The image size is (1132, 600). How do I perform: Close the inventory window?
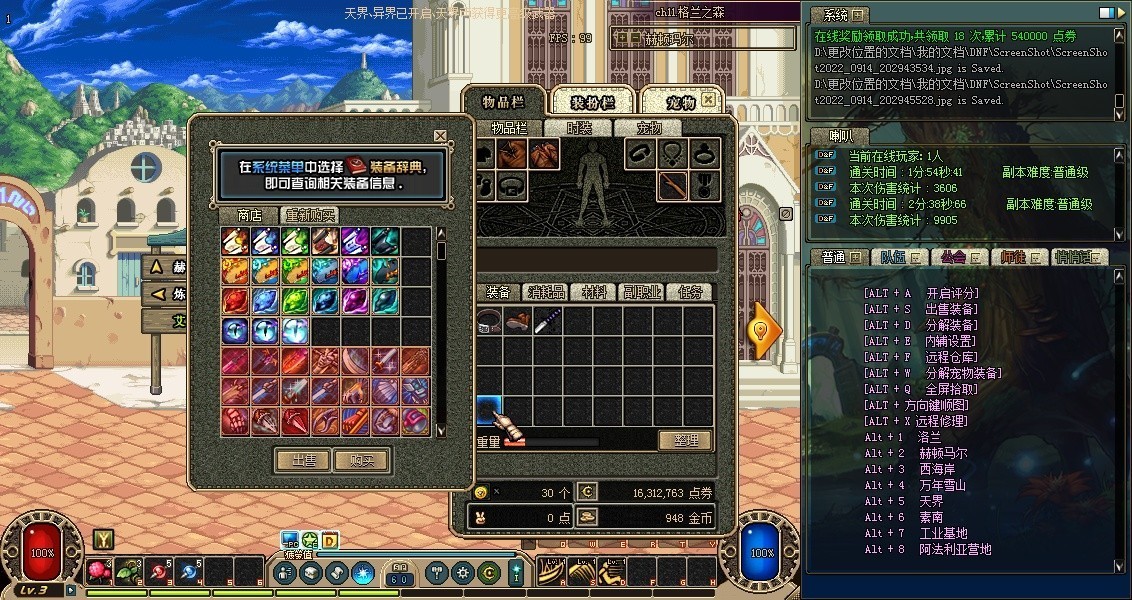(708, 100)
